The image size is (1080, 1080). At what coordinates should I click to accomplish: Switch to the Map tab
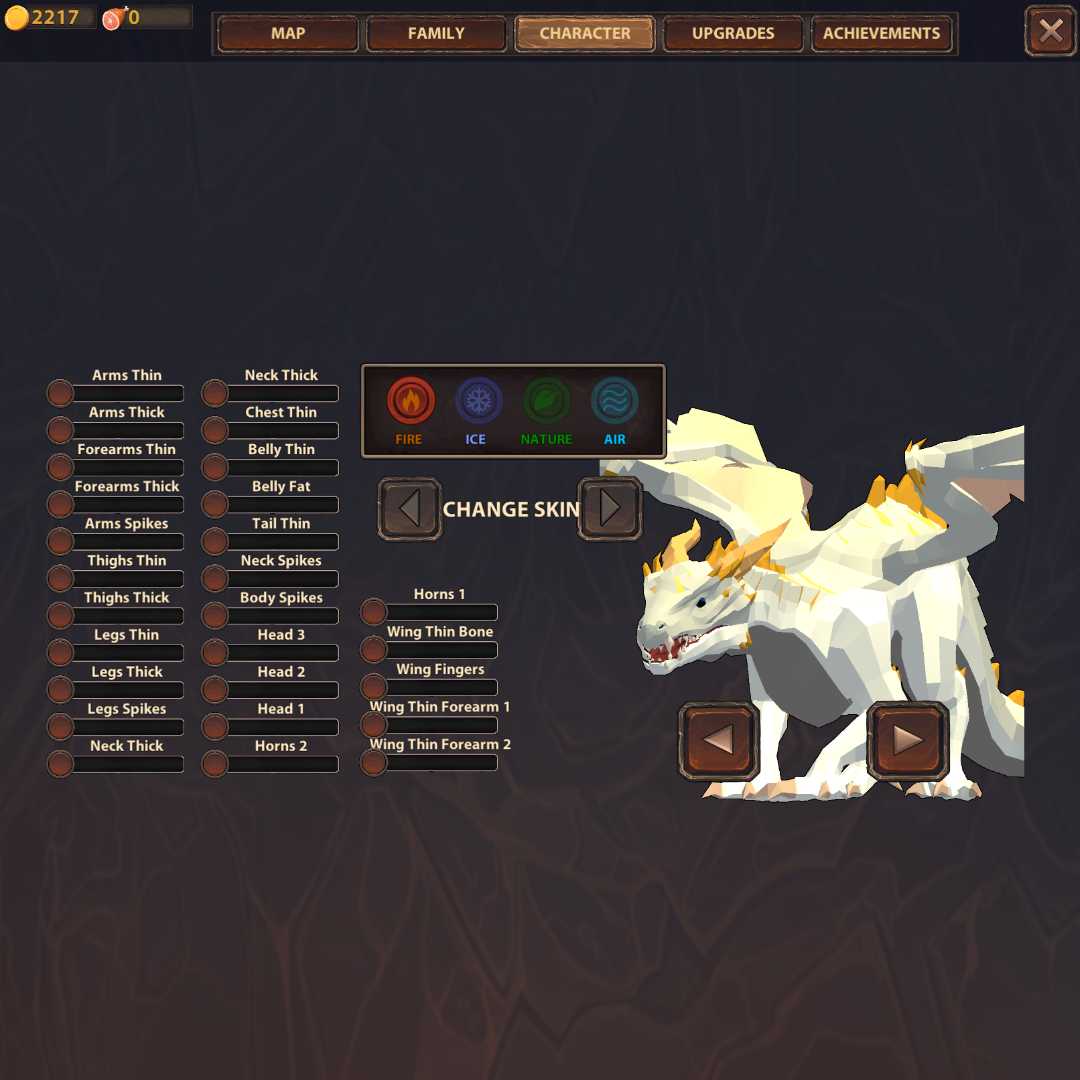tap(288, 34)
